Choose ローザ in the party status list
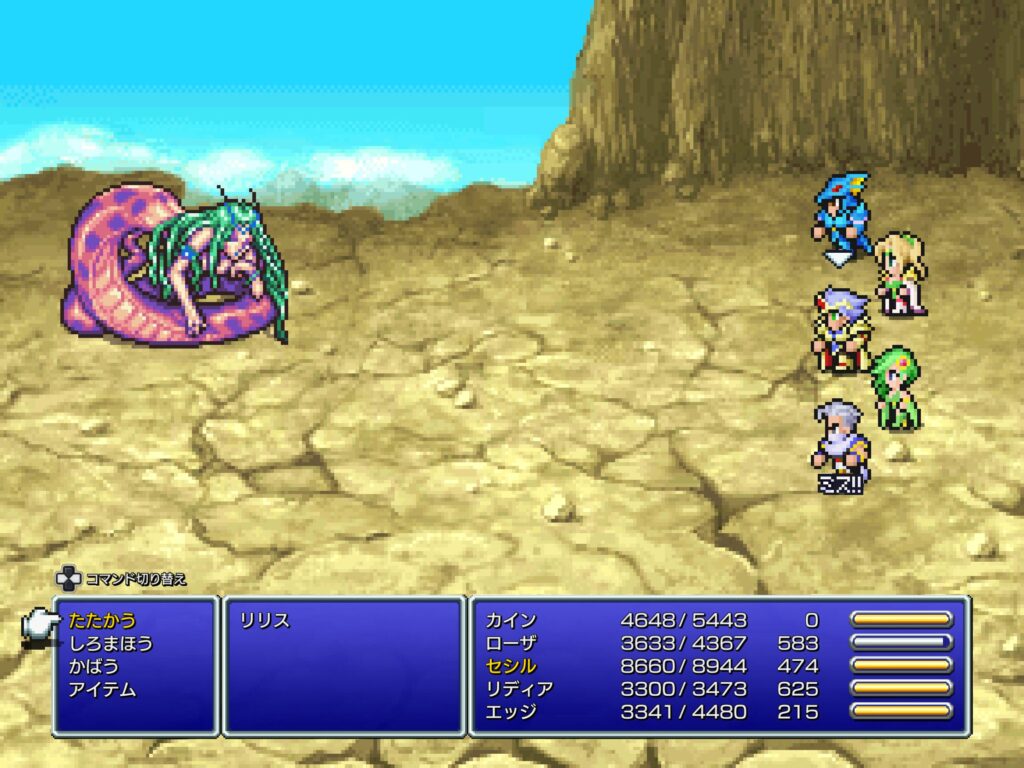1024x768 pixels. tap(514, 643)
